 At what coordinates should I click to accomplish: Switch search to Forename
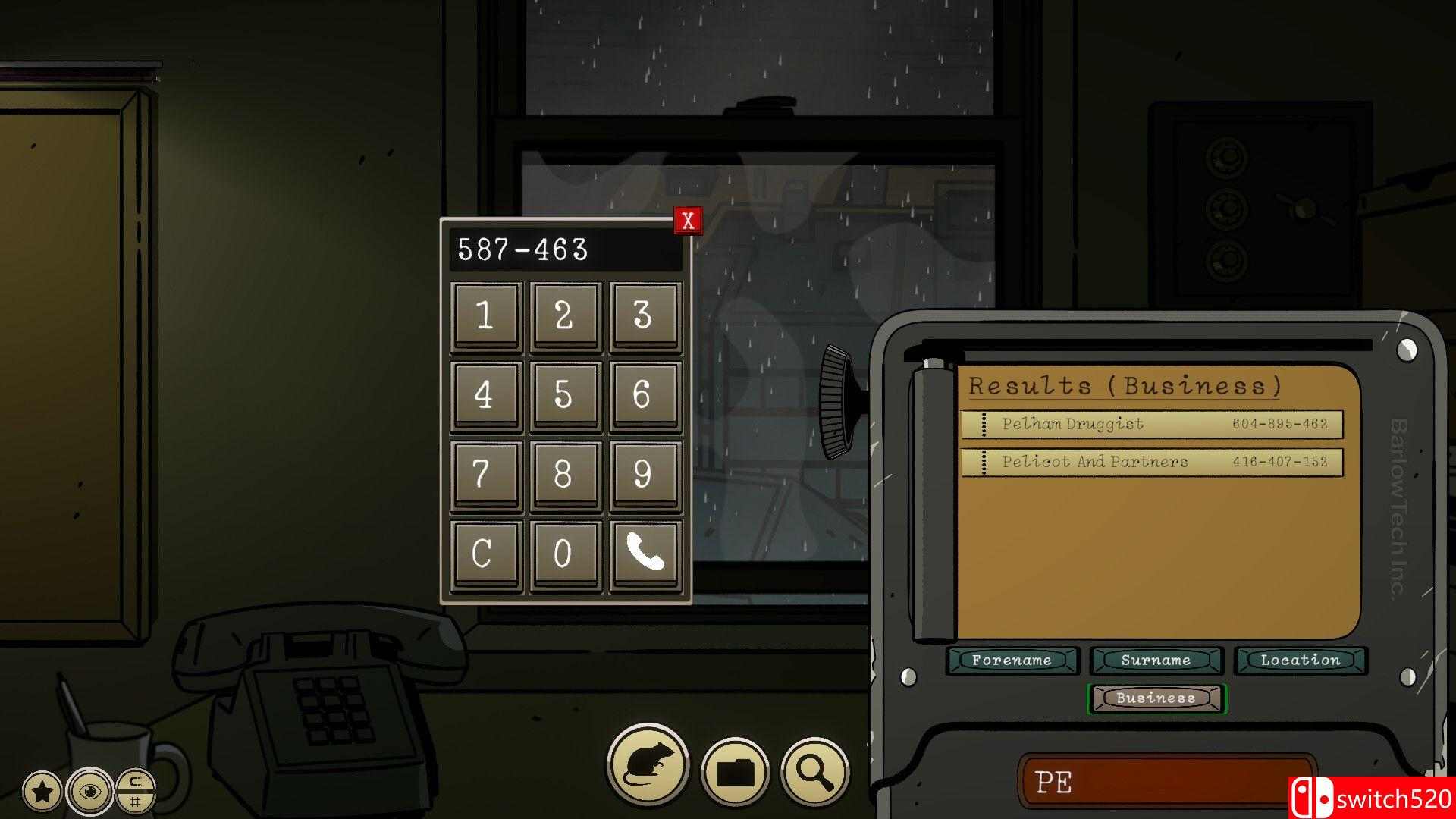coord(1012,661)
